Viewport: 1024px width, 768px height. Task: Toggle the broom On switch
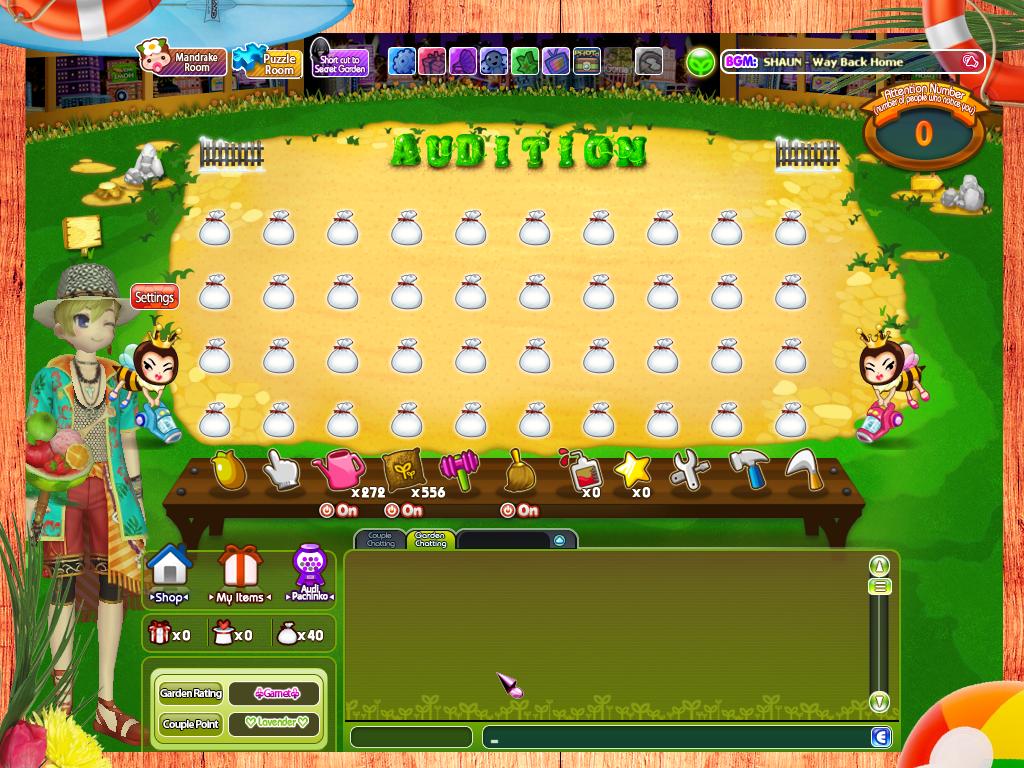[519, 510]
